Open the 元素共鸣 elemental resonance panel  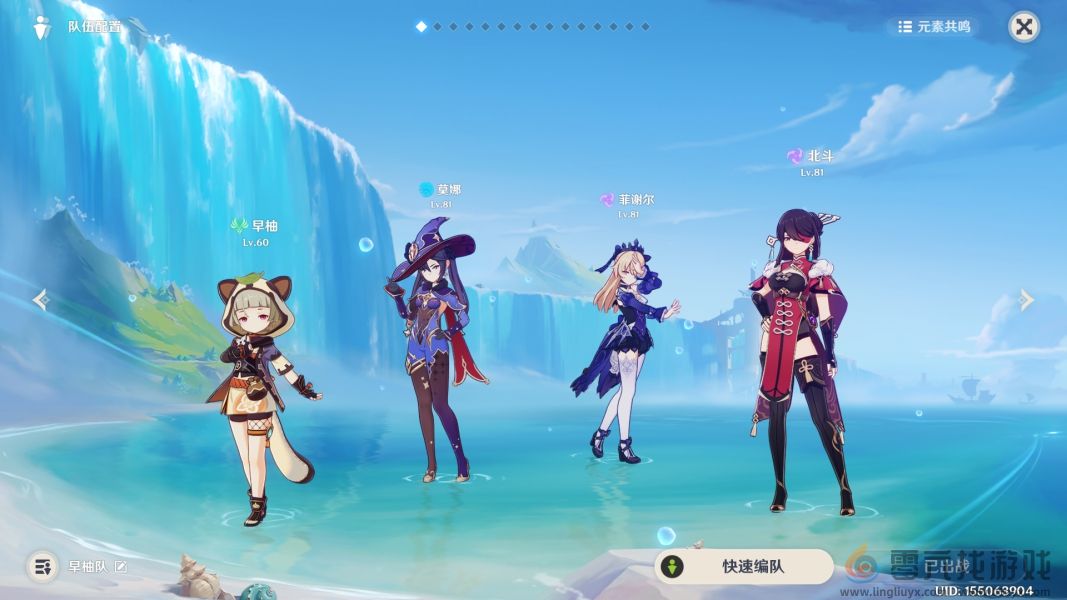[x=934, y=27]
